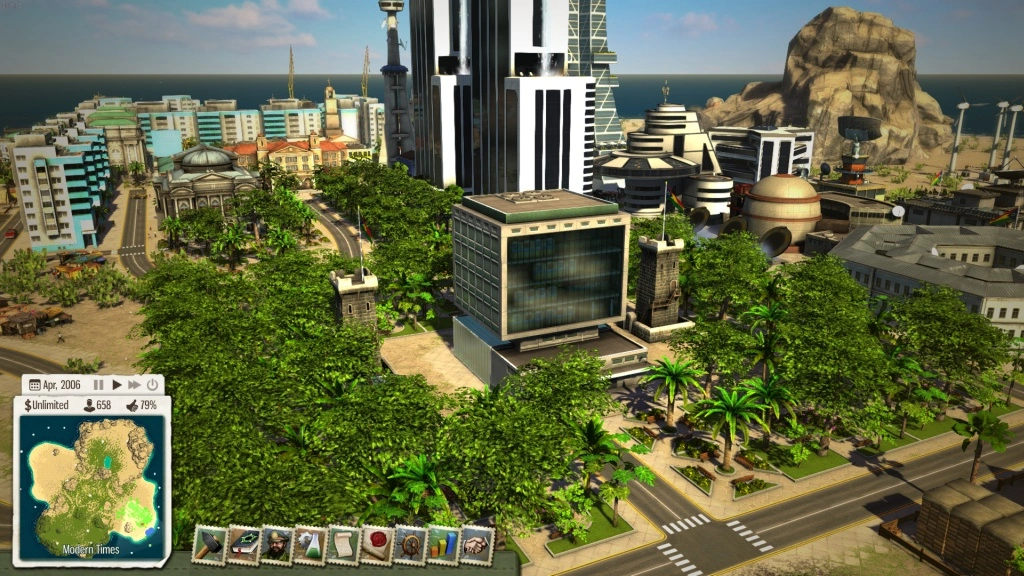Pause the game simulation

click(98, 384)
